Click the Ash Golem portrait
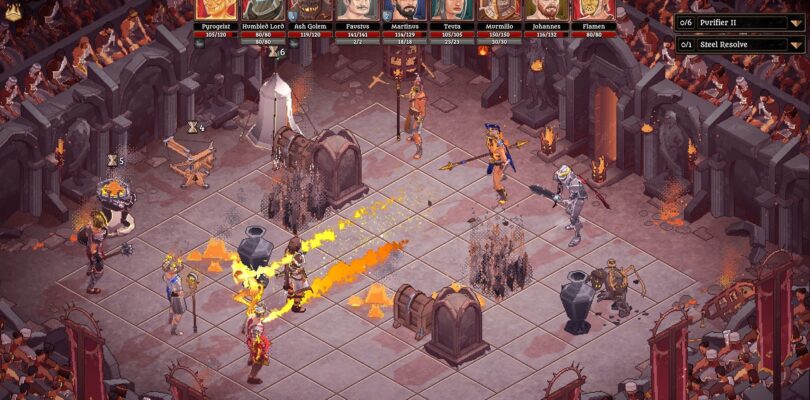This screenshot has width=810, height=400. [311, 10]
